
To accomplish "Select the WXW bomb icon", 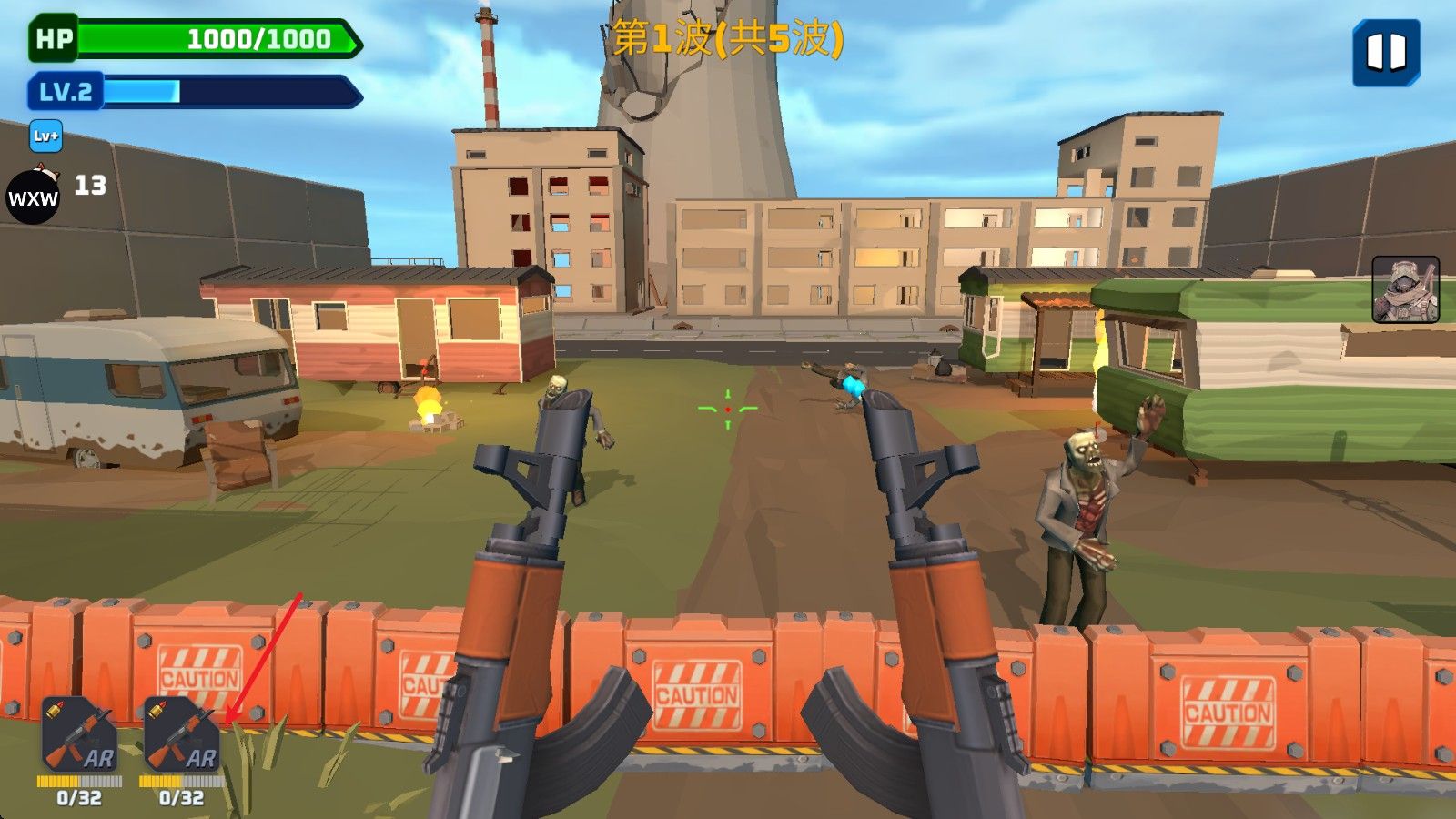I will (x=33, y=196).
